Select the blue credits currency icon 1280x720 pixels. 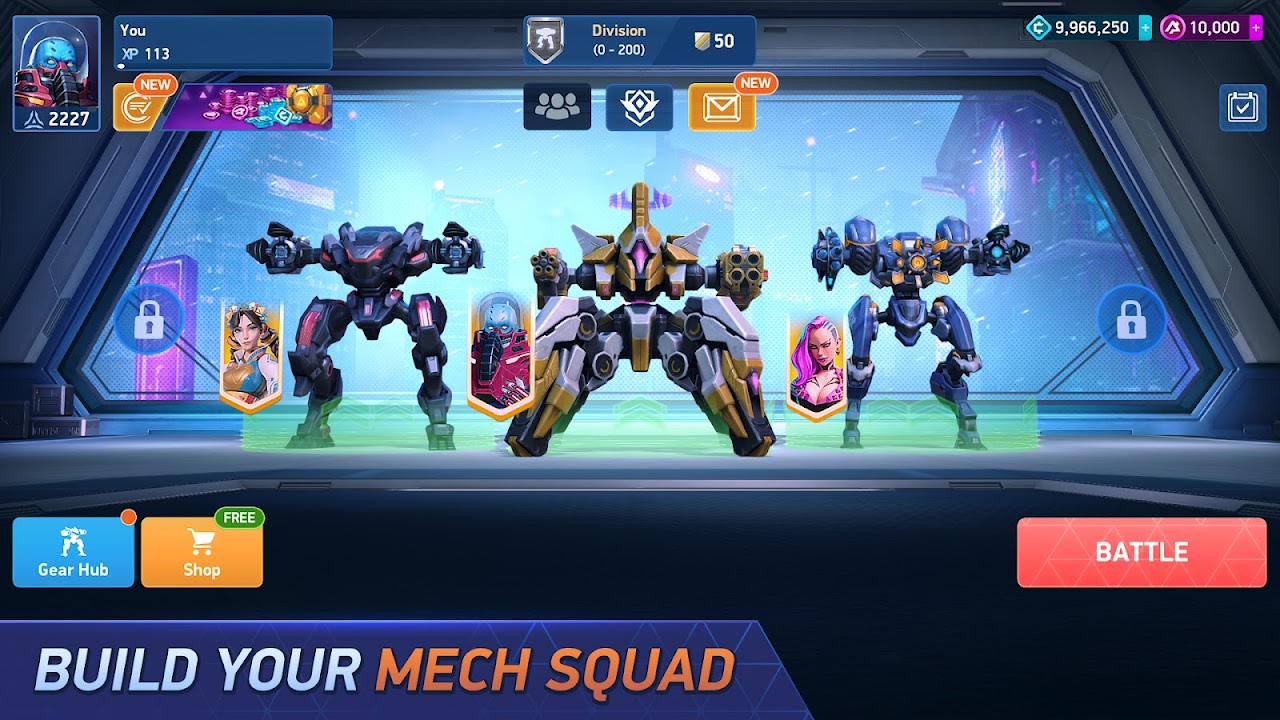point(1036,27)
